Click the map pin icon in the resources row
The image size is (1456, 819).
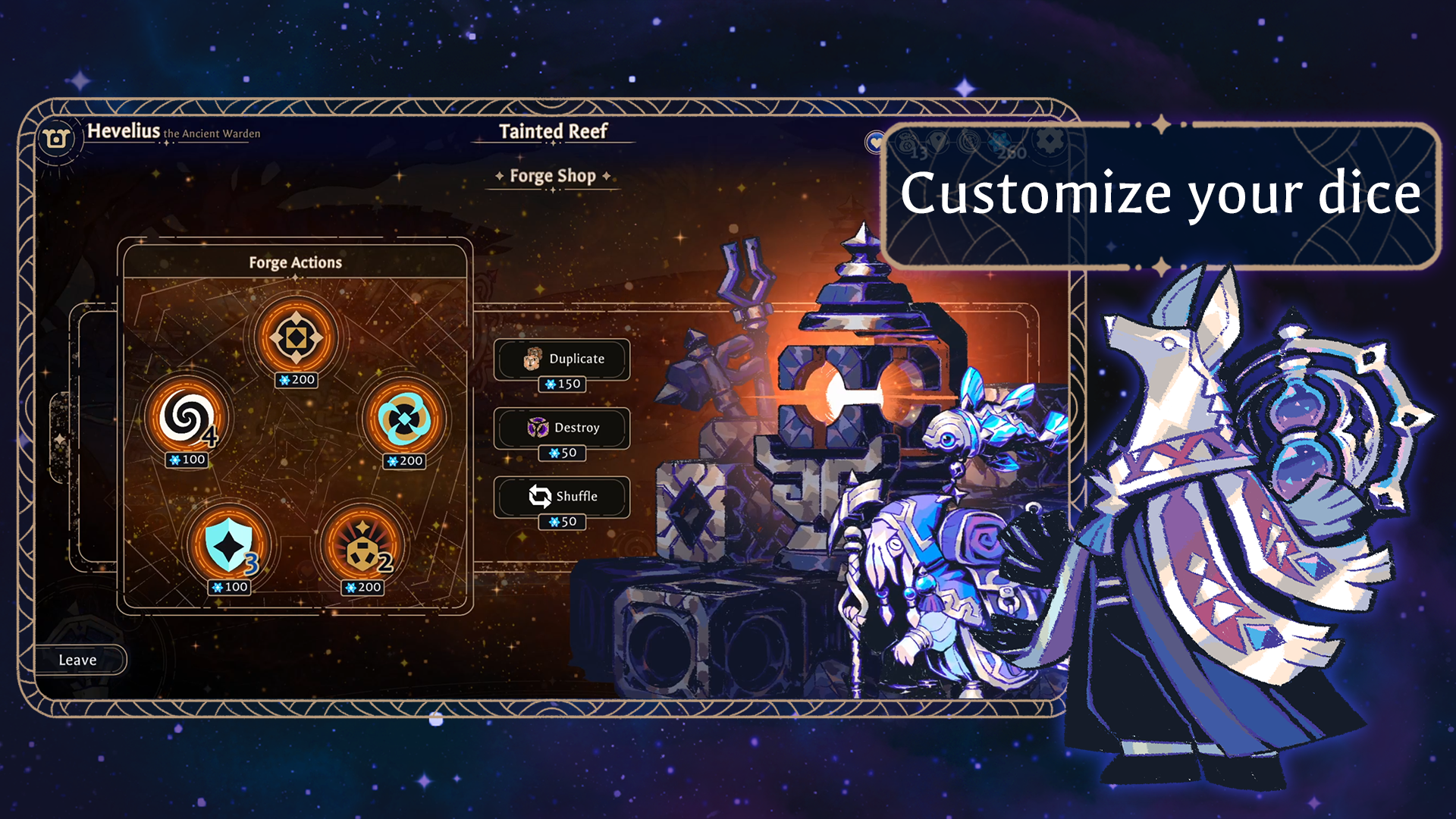[x=938, y=141]
